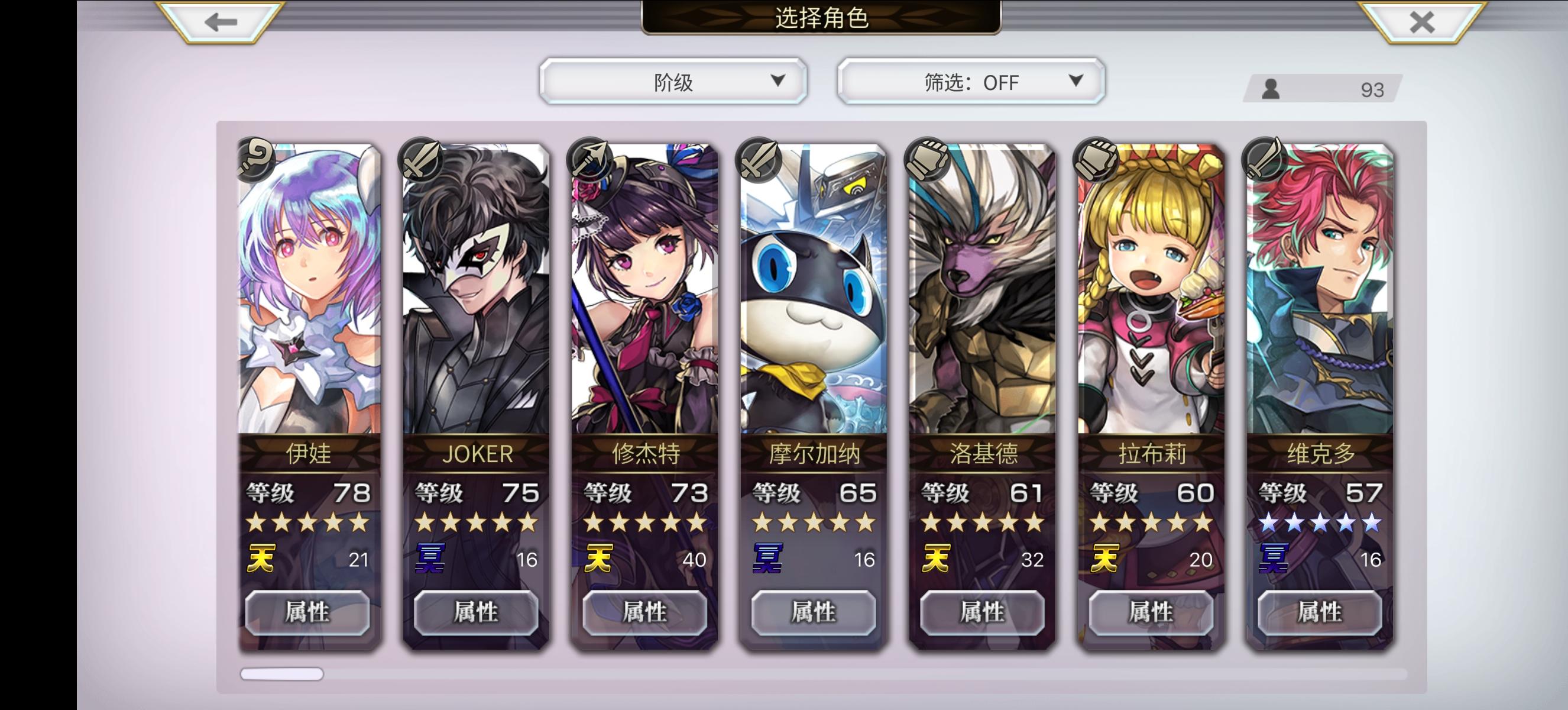
Task: Open the 阶级 sort dropdown
Action: coord(673,81)
